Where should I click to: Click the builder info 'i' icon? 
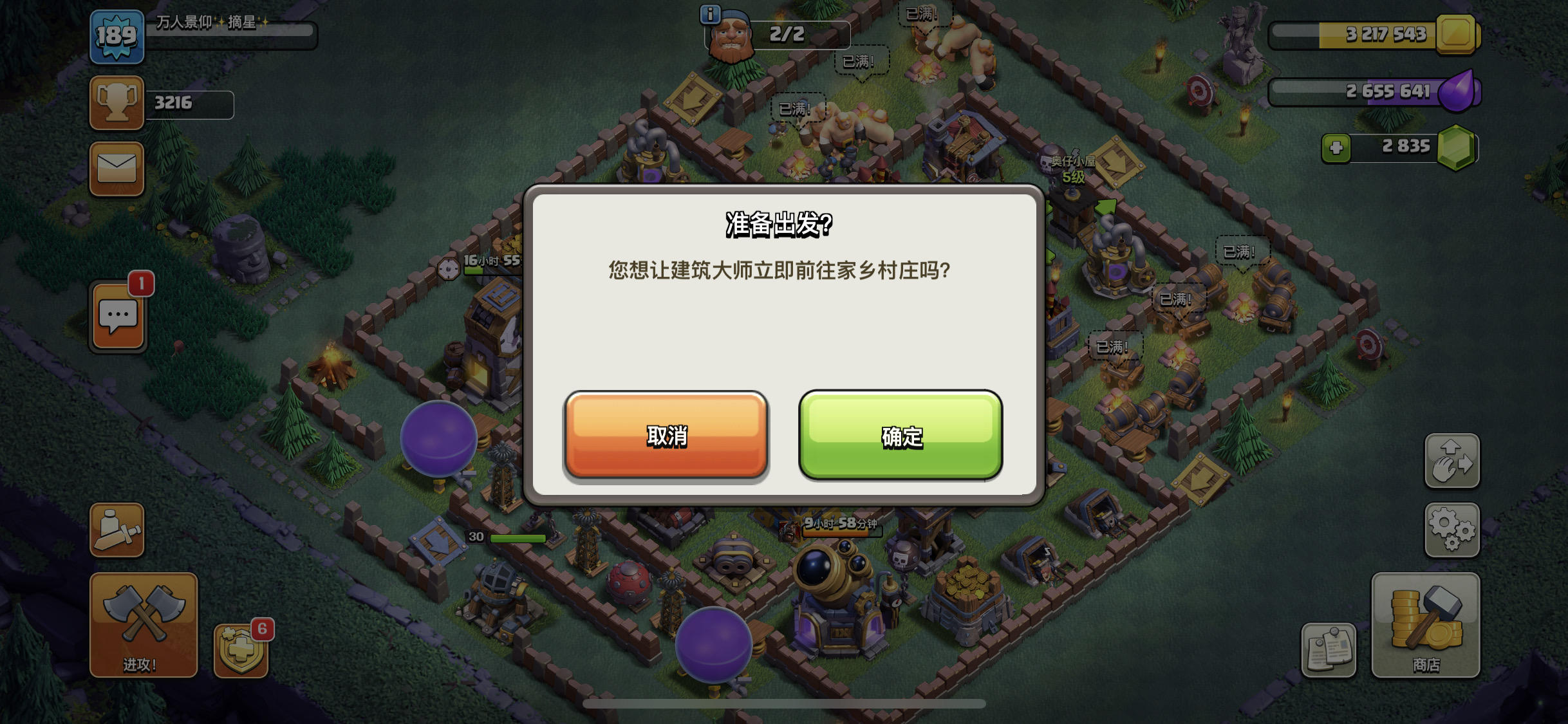click(x=709, y=16)
